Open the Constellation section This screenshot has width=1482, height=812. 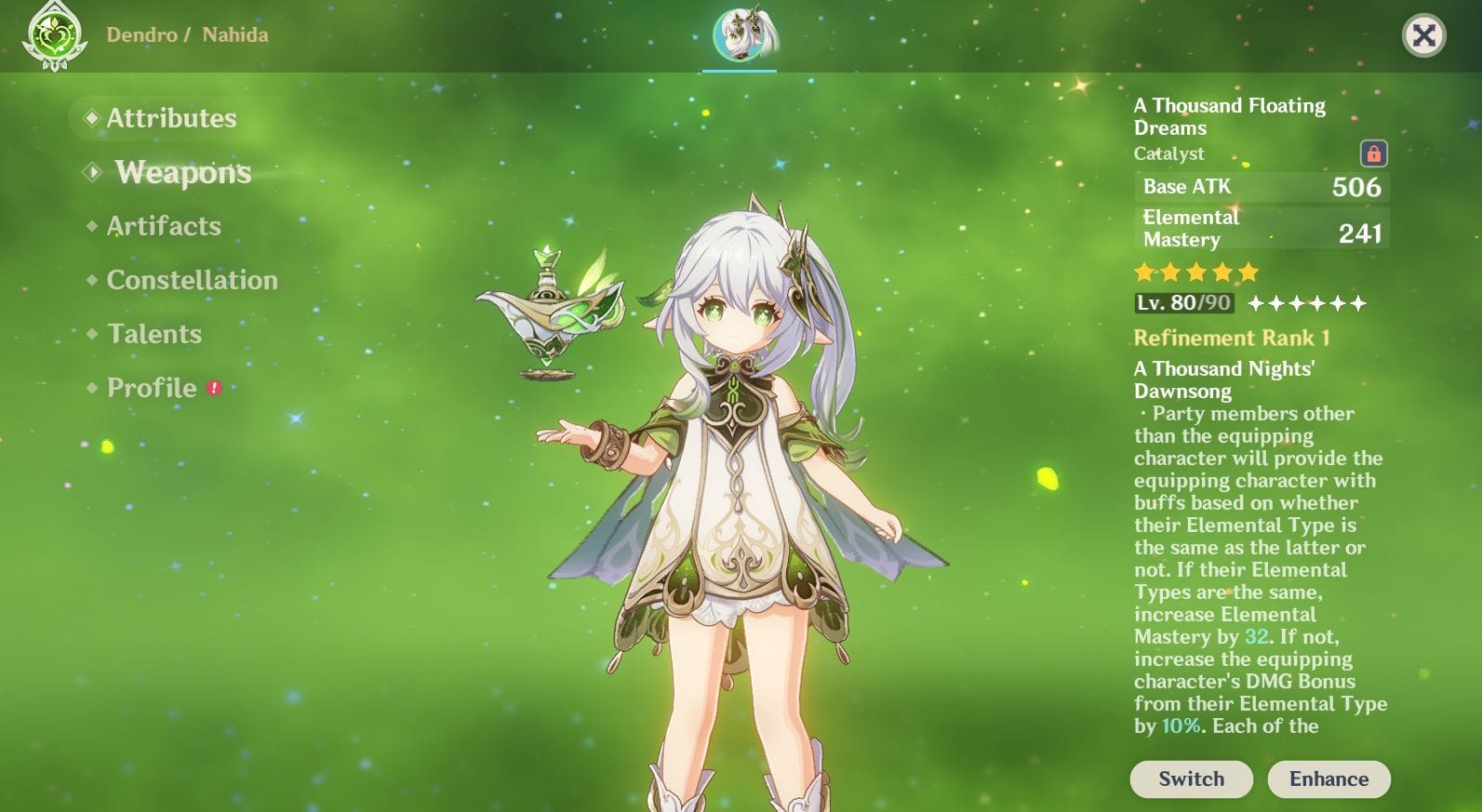(191, 280)
